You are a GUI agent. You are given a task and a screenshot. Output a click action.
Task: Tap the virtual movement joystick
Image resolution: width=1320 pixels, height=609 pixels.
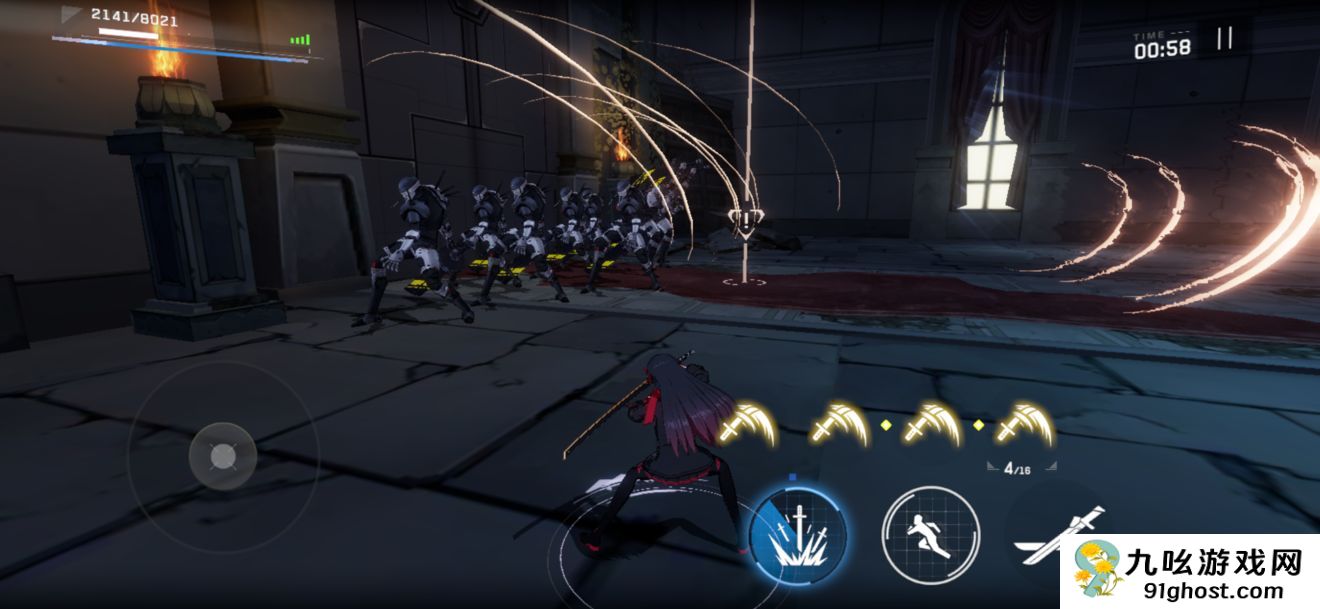223,456
